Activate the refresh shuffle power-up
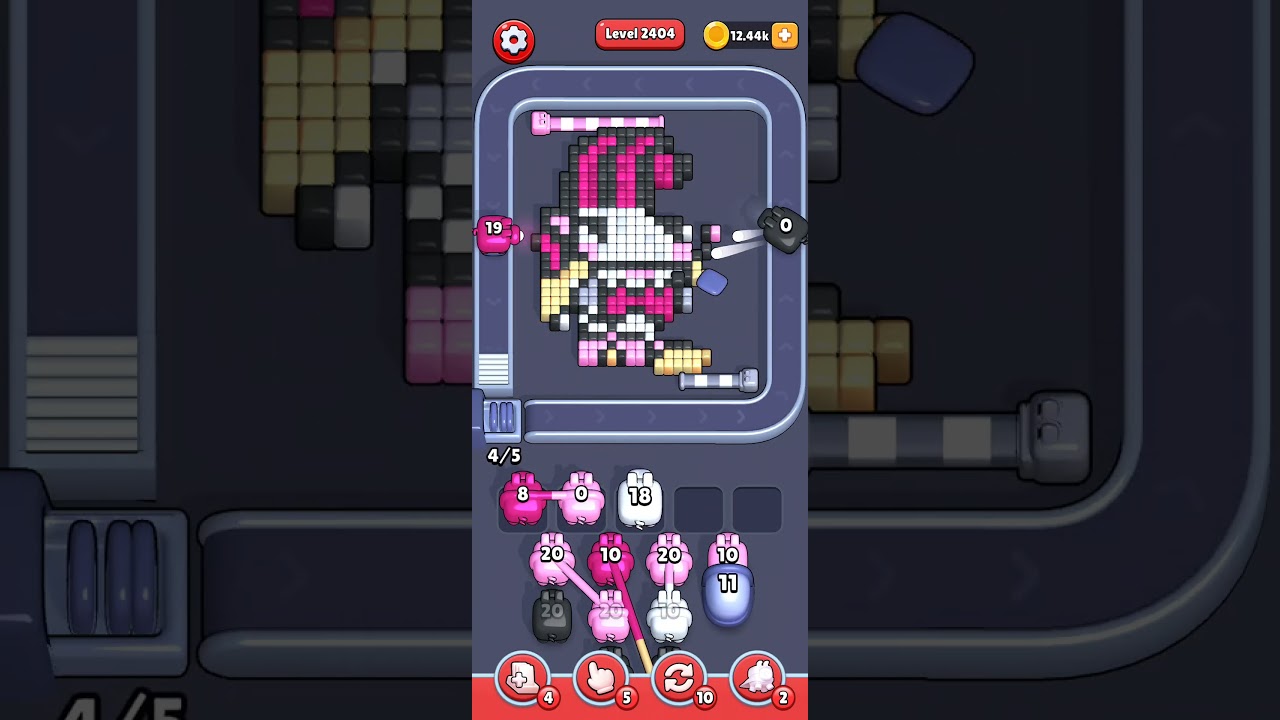Image resolution: width=1280 pixels, height=720 pixels. point(680,678)
